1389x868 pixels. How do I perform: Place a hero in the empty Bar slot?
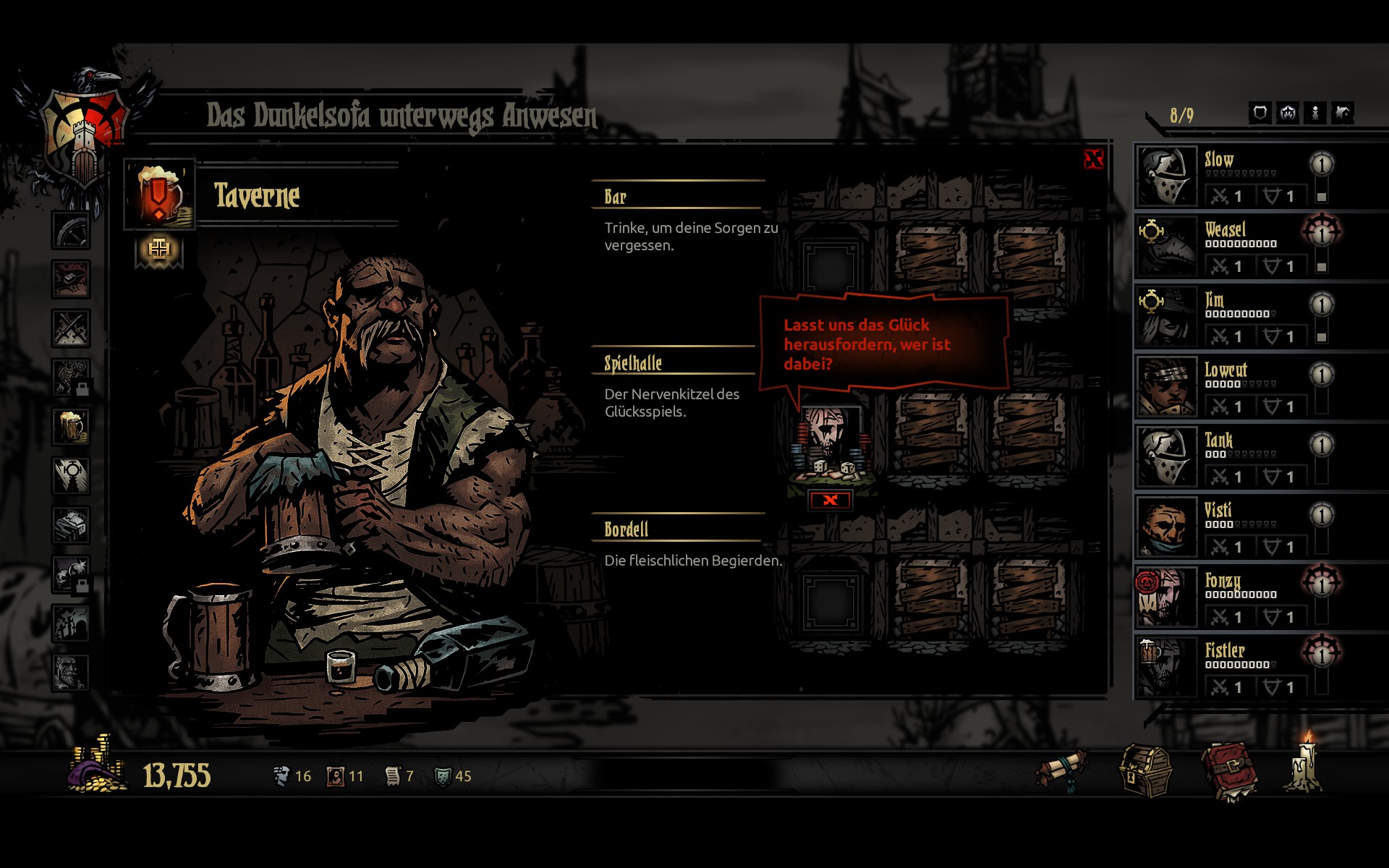[831, 267]
